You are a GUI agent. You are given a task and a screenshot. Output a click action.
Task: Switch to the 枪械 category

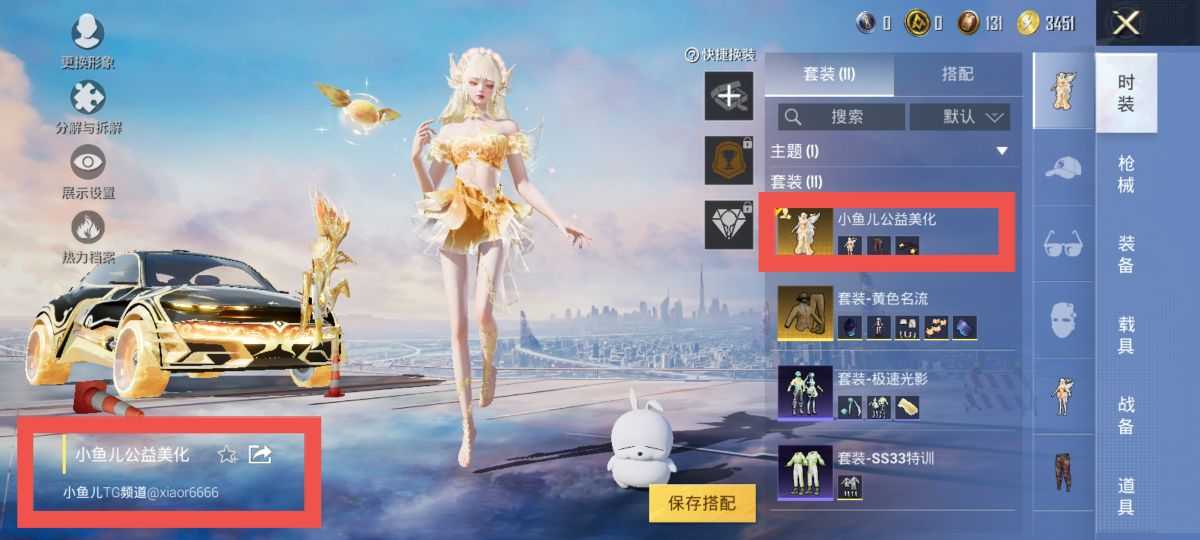(x=1126, y=173)
